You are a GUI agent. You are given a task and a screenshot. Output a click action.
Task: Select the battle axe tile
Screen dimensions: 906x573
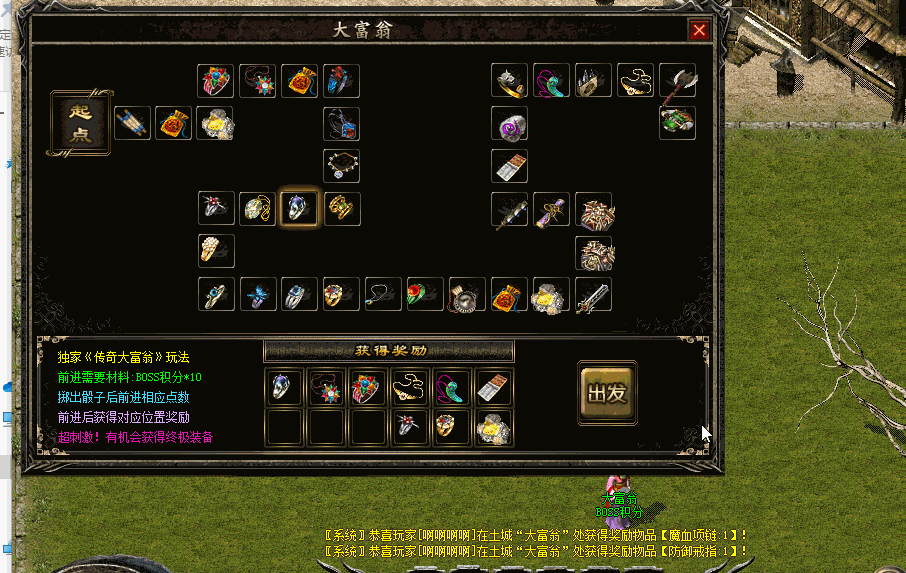click(x=677, y=81)
